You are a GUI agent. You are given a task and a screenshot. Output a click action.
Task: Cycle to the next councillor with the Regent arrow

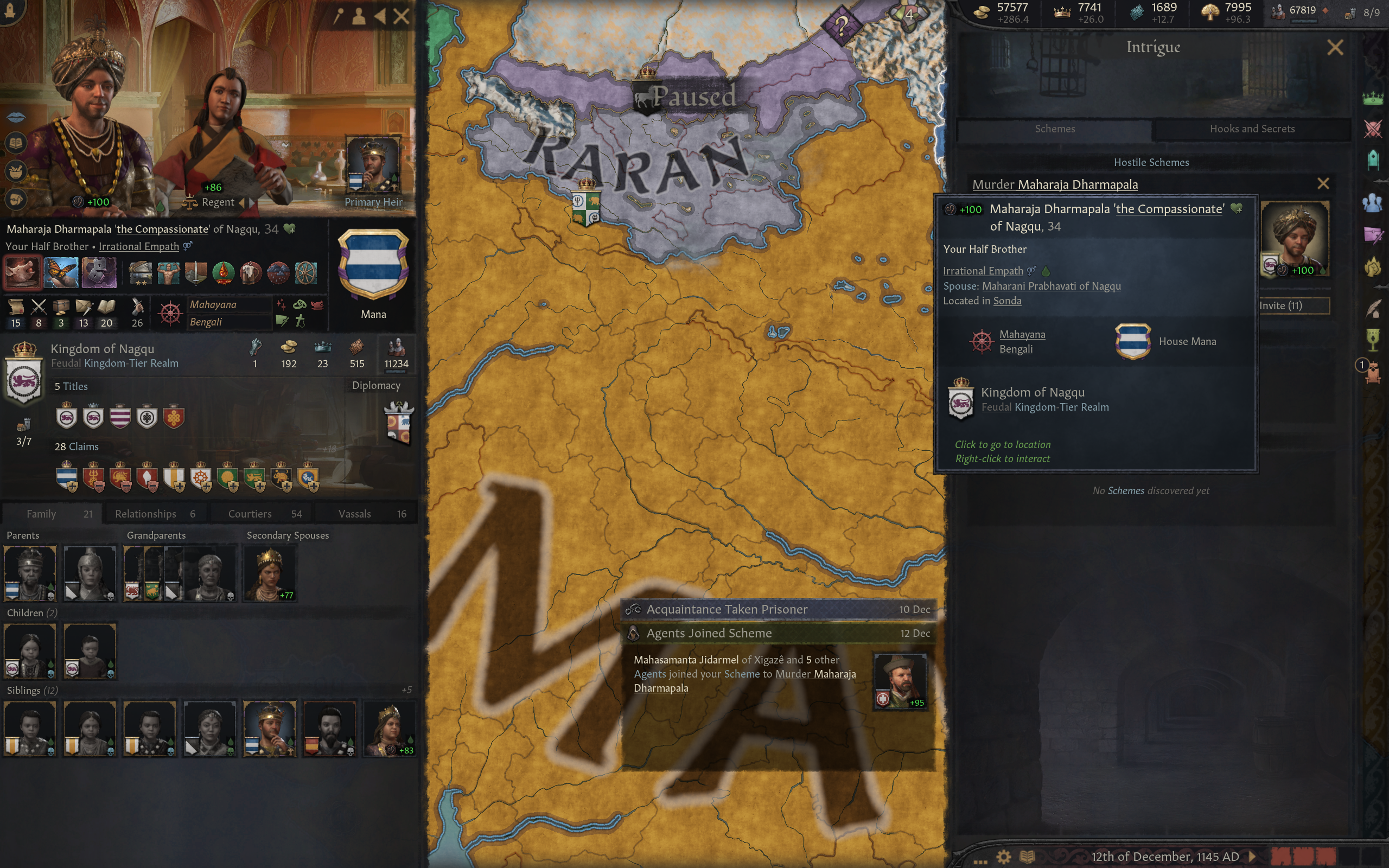point(251,203)
